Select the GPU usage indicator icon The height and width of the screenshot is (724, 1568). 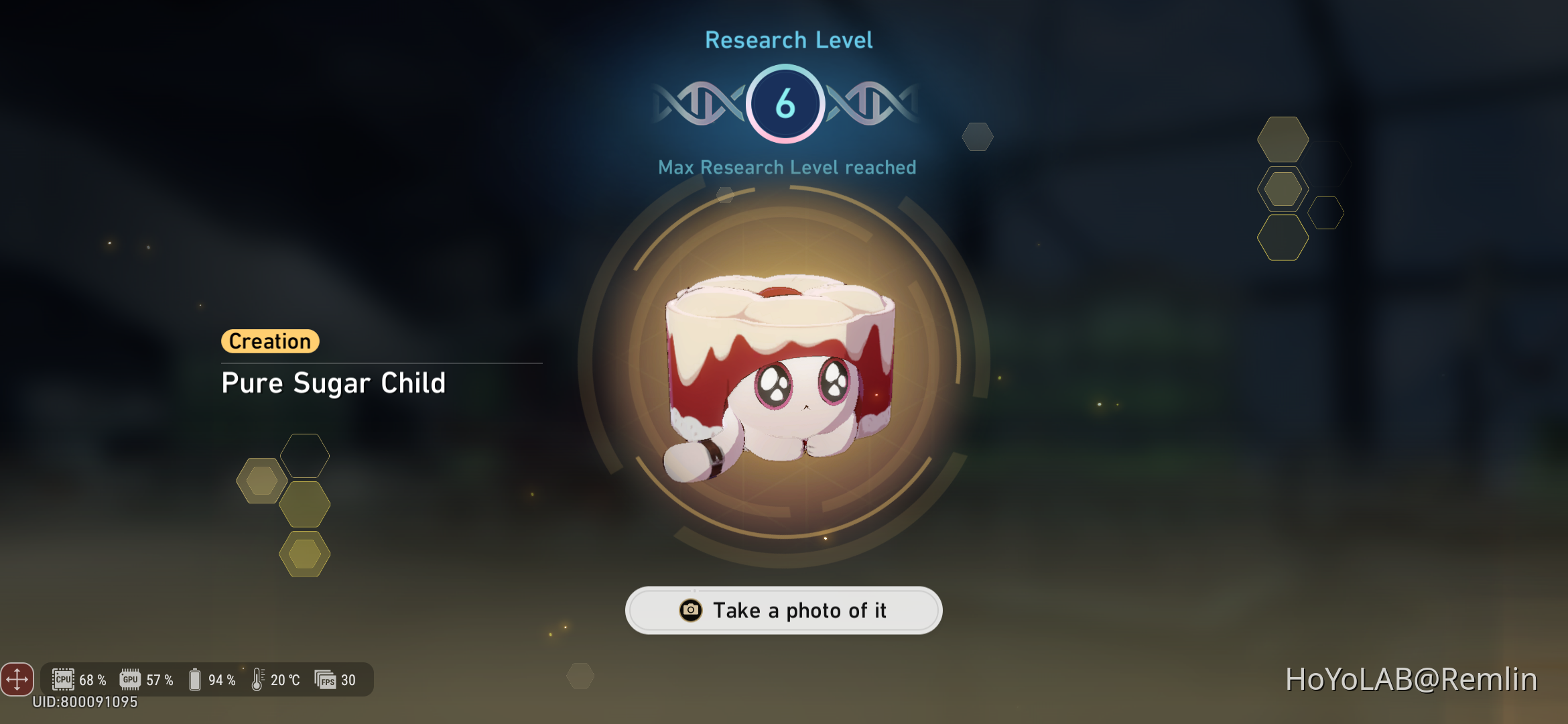131,679
